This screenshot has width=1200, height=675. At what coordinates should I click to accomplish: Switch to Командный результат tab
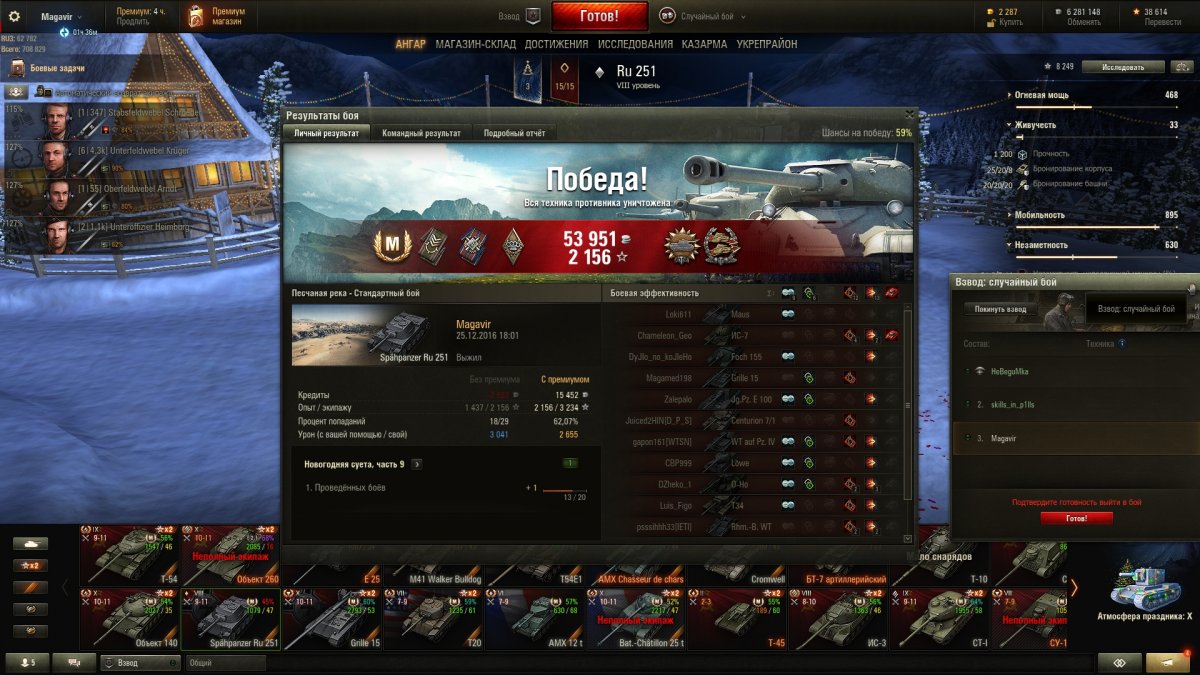[421, 133]
